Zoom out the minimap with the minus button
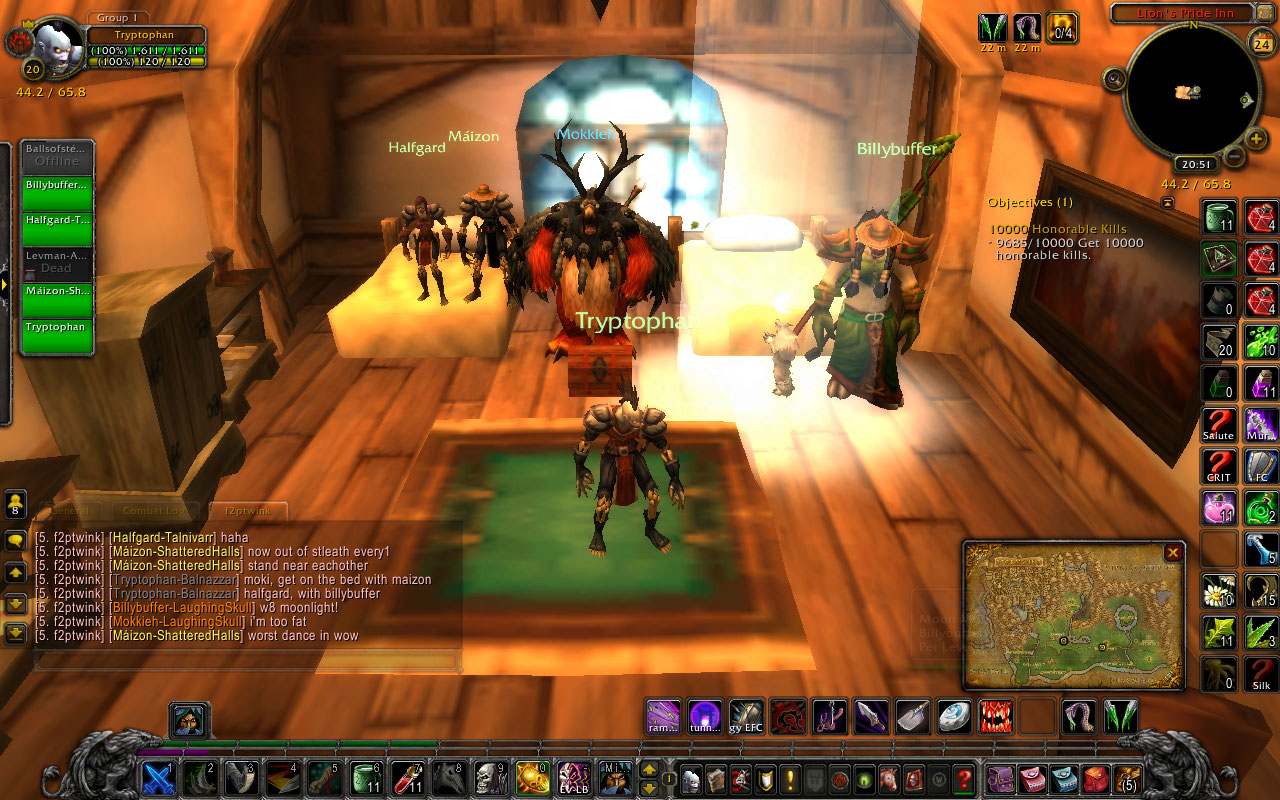This screenshot has height=800, width=1280. (x=1234, y=157)
